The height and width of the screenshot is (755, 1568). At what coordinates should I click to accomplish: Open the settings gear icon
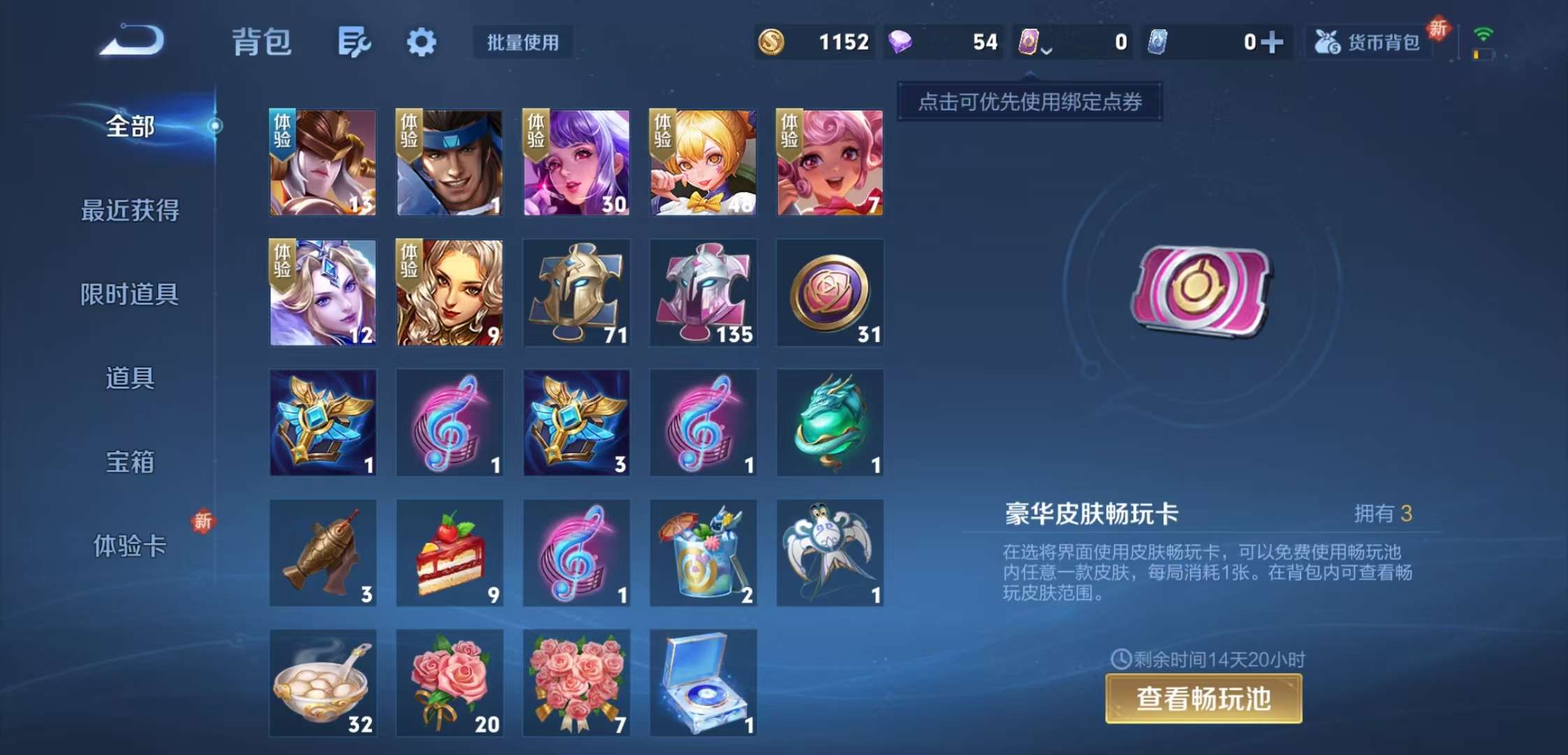tap(421, 43)
